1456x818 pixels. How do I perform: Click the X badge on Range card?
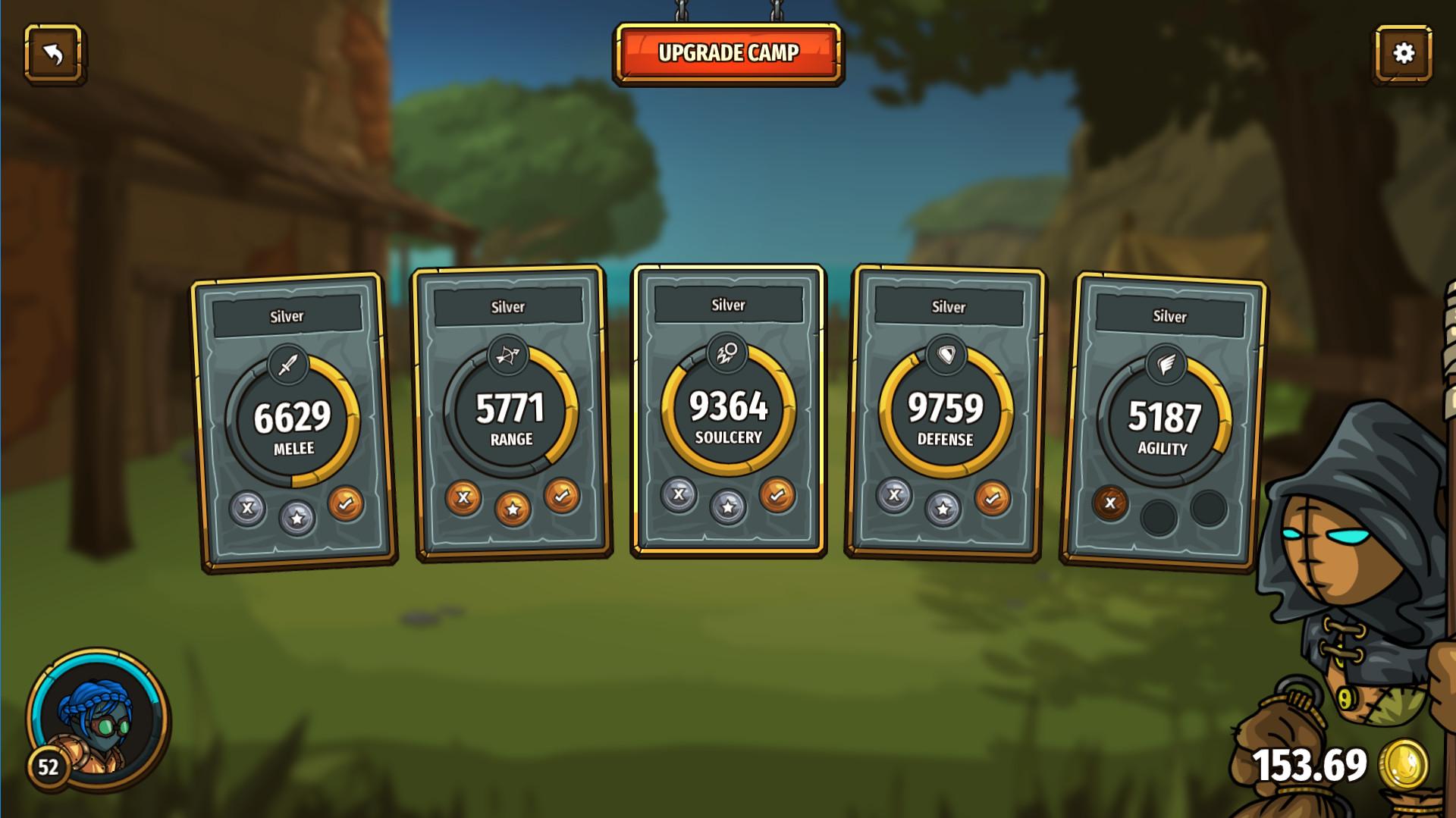point(463,498)
